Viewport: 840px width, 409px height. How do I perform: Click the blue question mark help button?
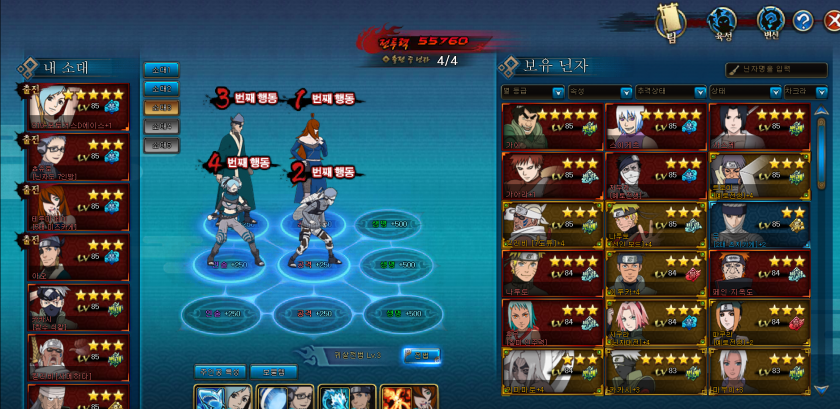[x=803, y=20]
